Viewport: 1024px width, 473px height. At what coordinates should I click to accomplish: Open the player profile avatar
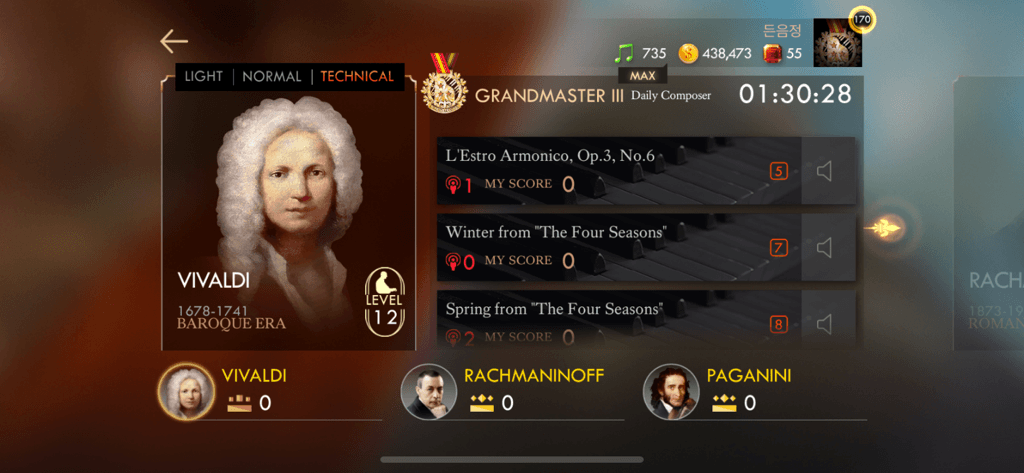pos(837,44)
